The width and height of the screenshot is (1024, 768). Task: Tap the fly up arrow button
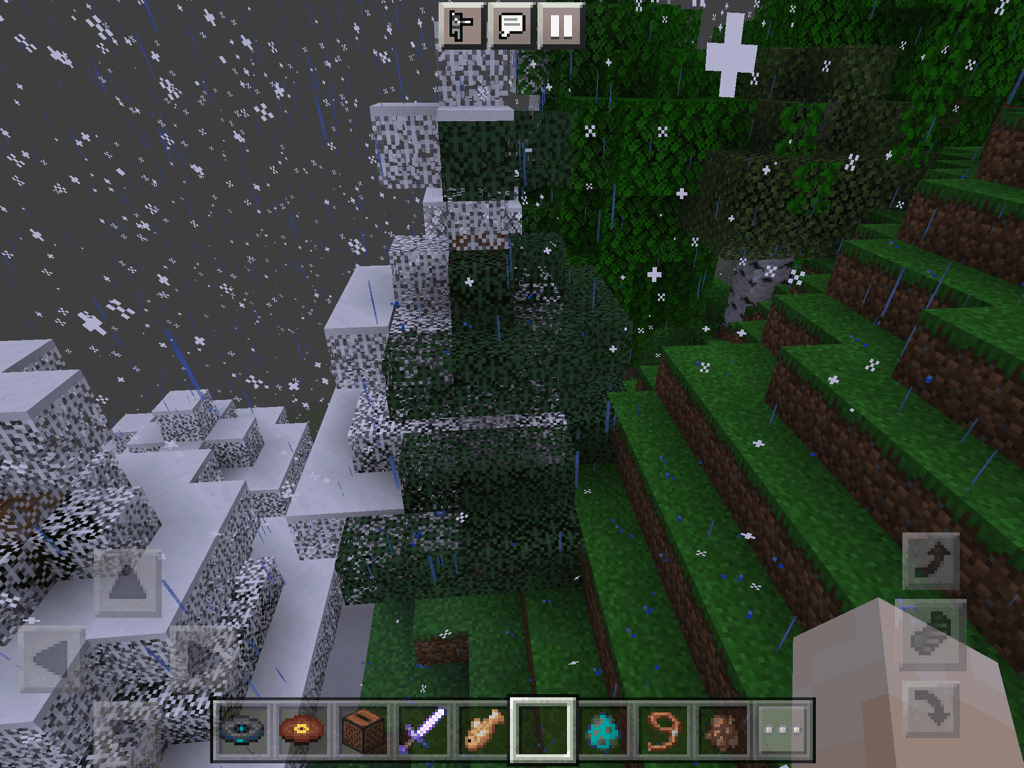click(931, 561)
